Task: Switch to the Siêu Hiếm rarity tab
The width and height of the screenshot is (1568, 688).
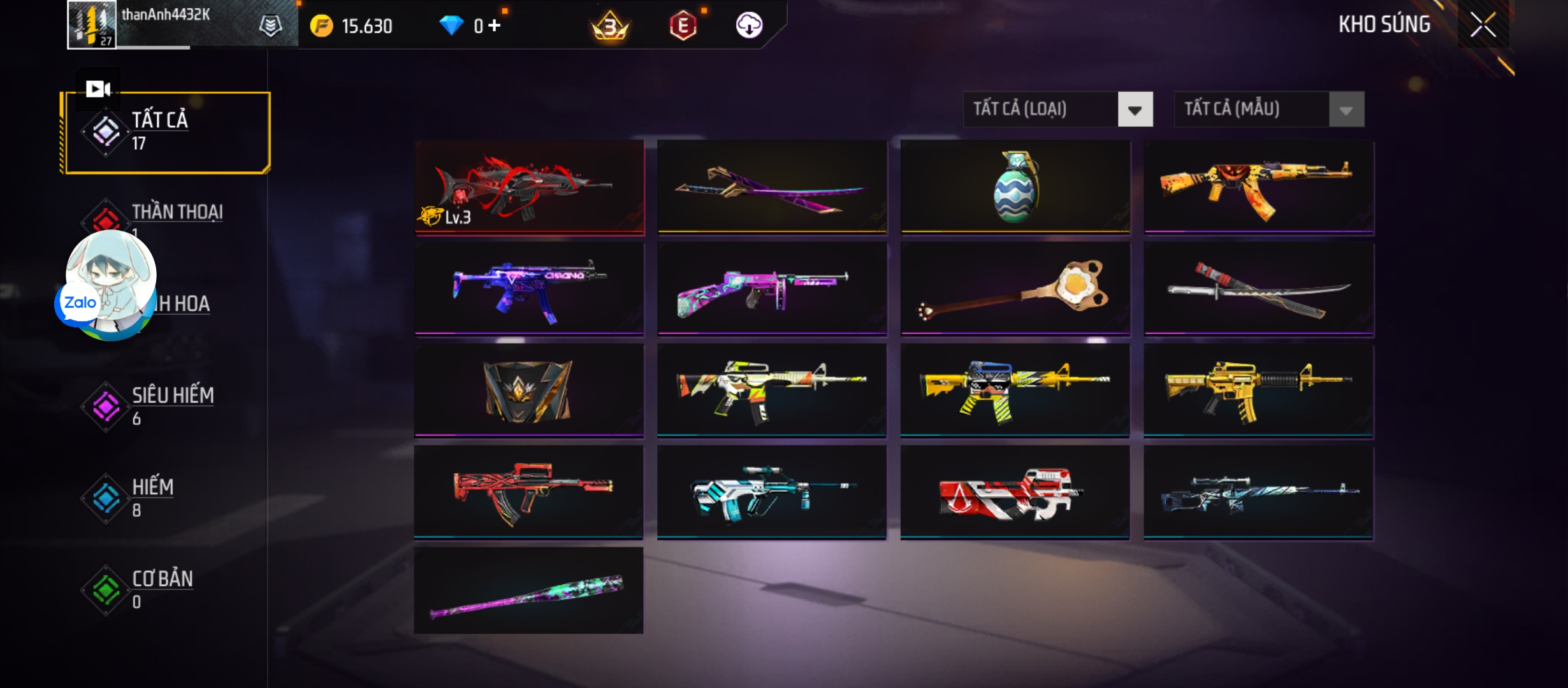Action: 172,405
